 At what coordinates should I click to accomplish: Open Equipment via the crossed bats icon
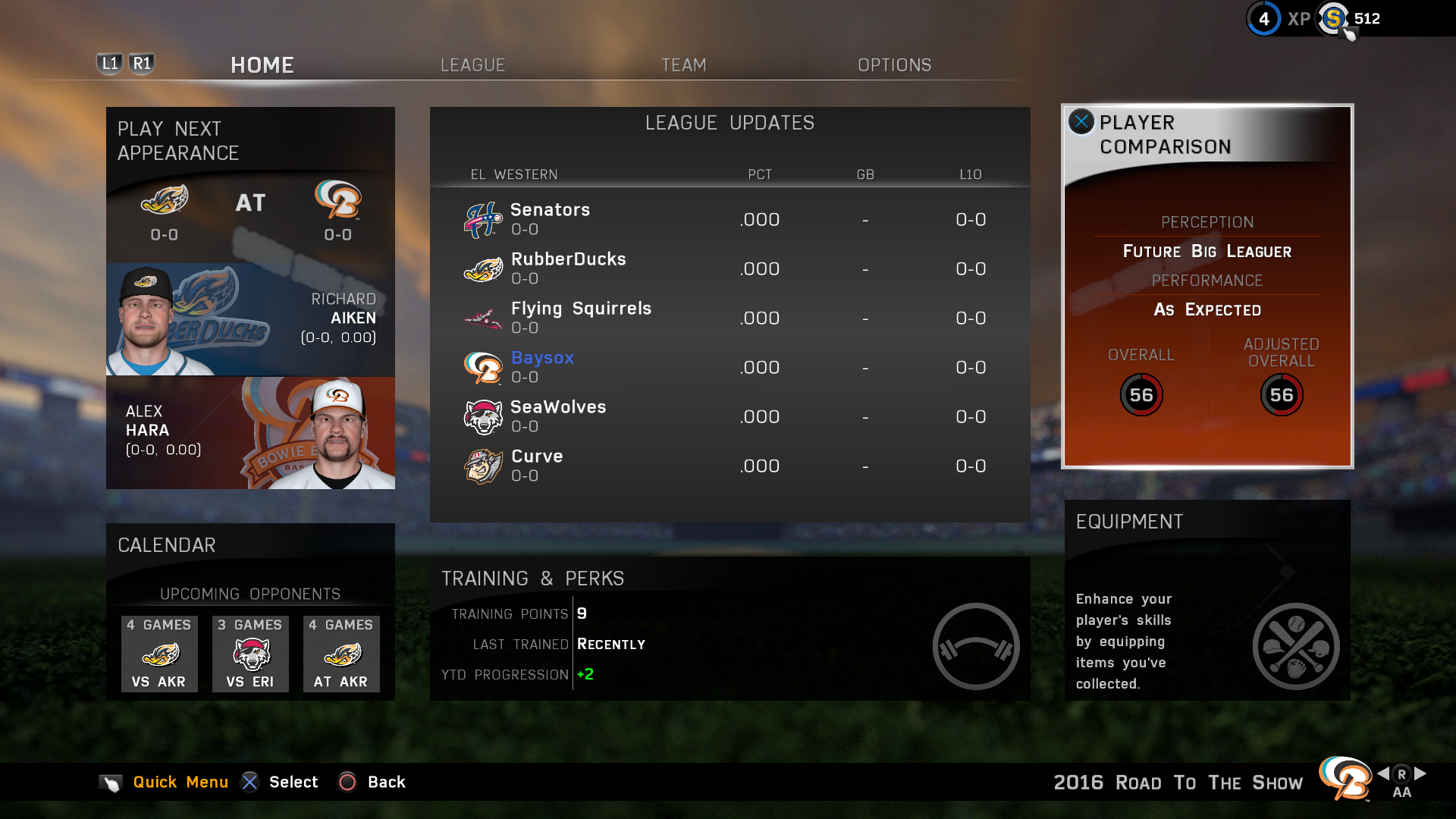[1296, 645]
